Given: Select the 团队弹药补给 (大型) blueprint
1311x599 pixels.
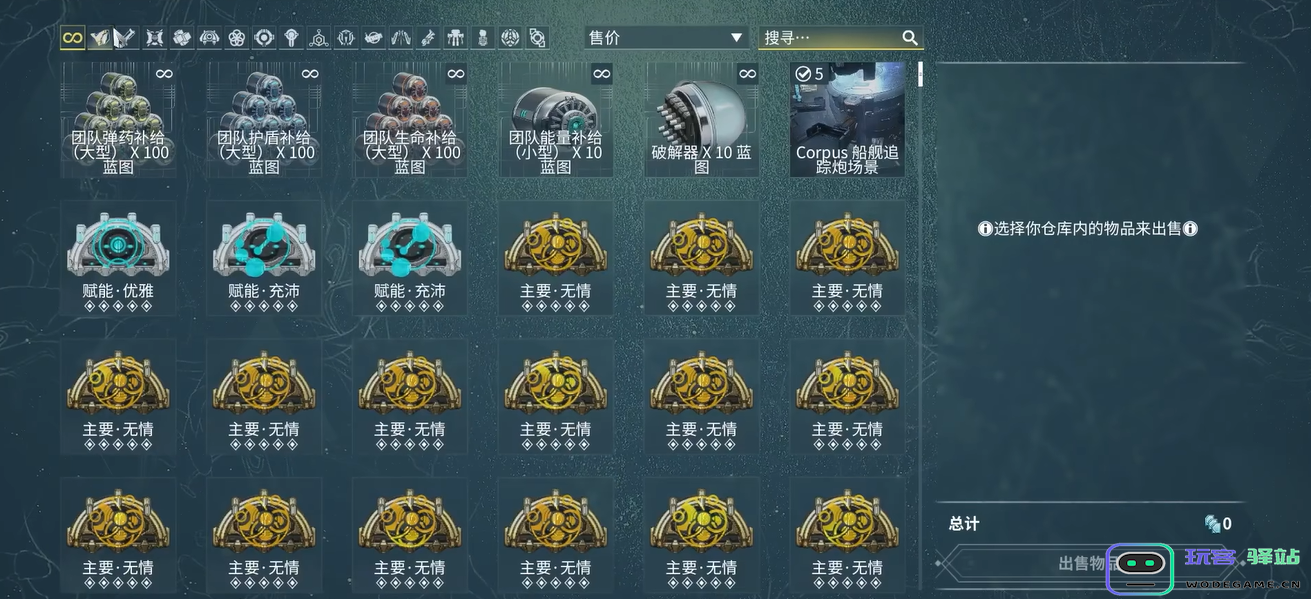Looking at the screenshot, I should pyautogui.click(x=119, y=119).
